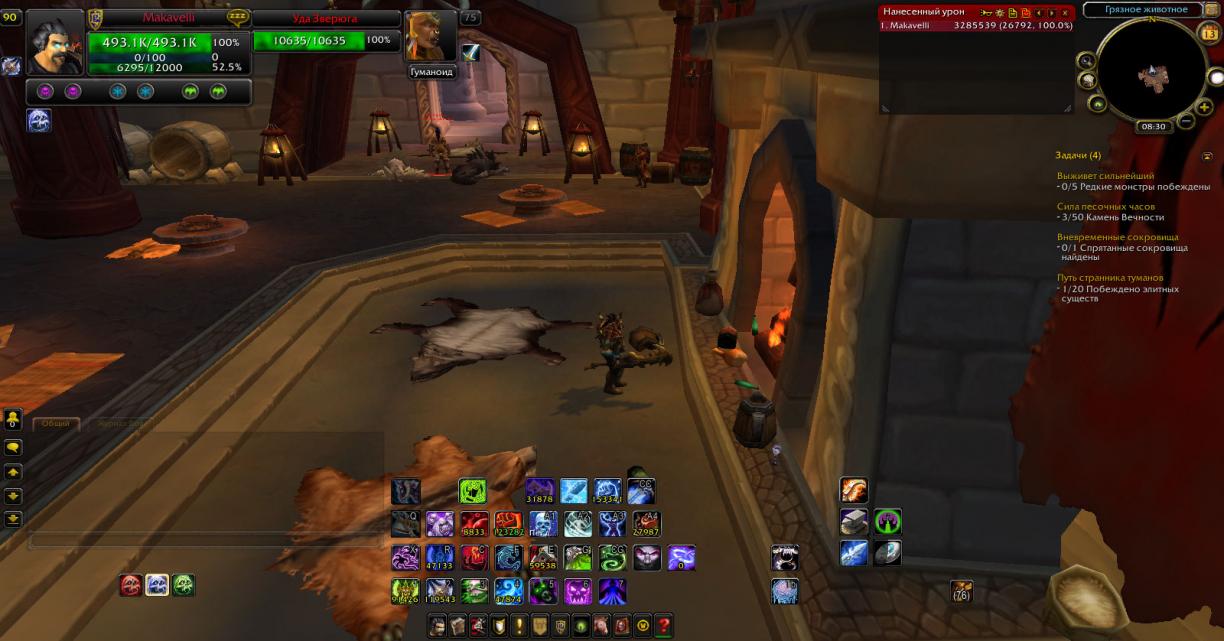Viewport: 1224px width, 641px height.
Task: Collapse the Задачи objectives tracker
Action: [x=1207, y=156]
